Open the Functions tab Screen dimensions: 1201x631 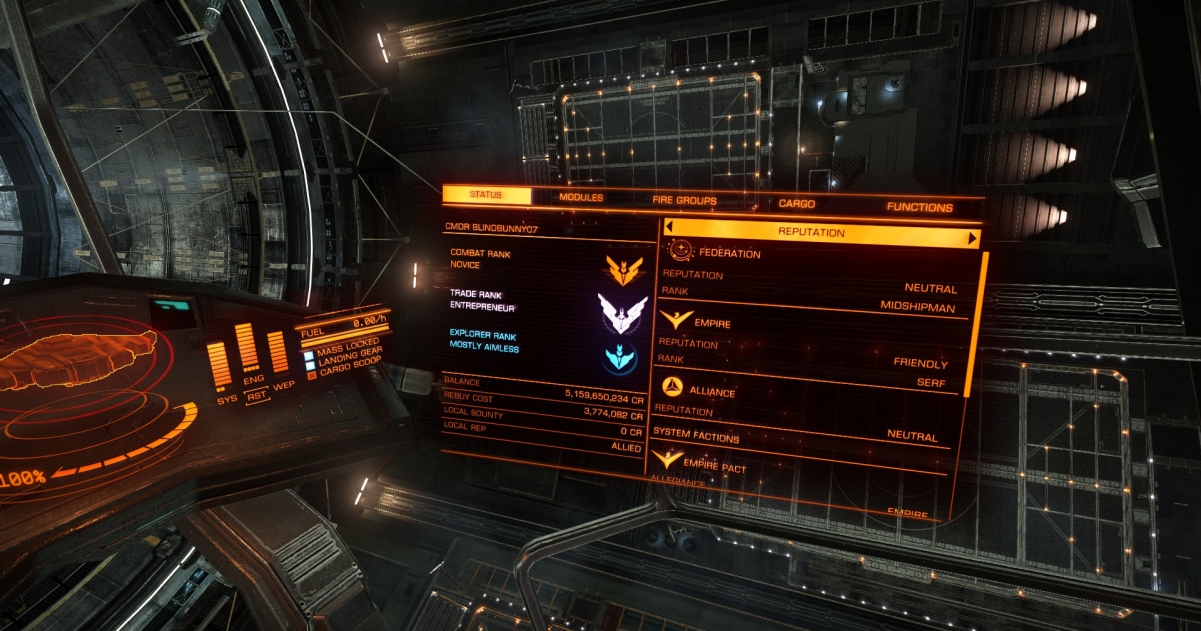coord(919,207)
